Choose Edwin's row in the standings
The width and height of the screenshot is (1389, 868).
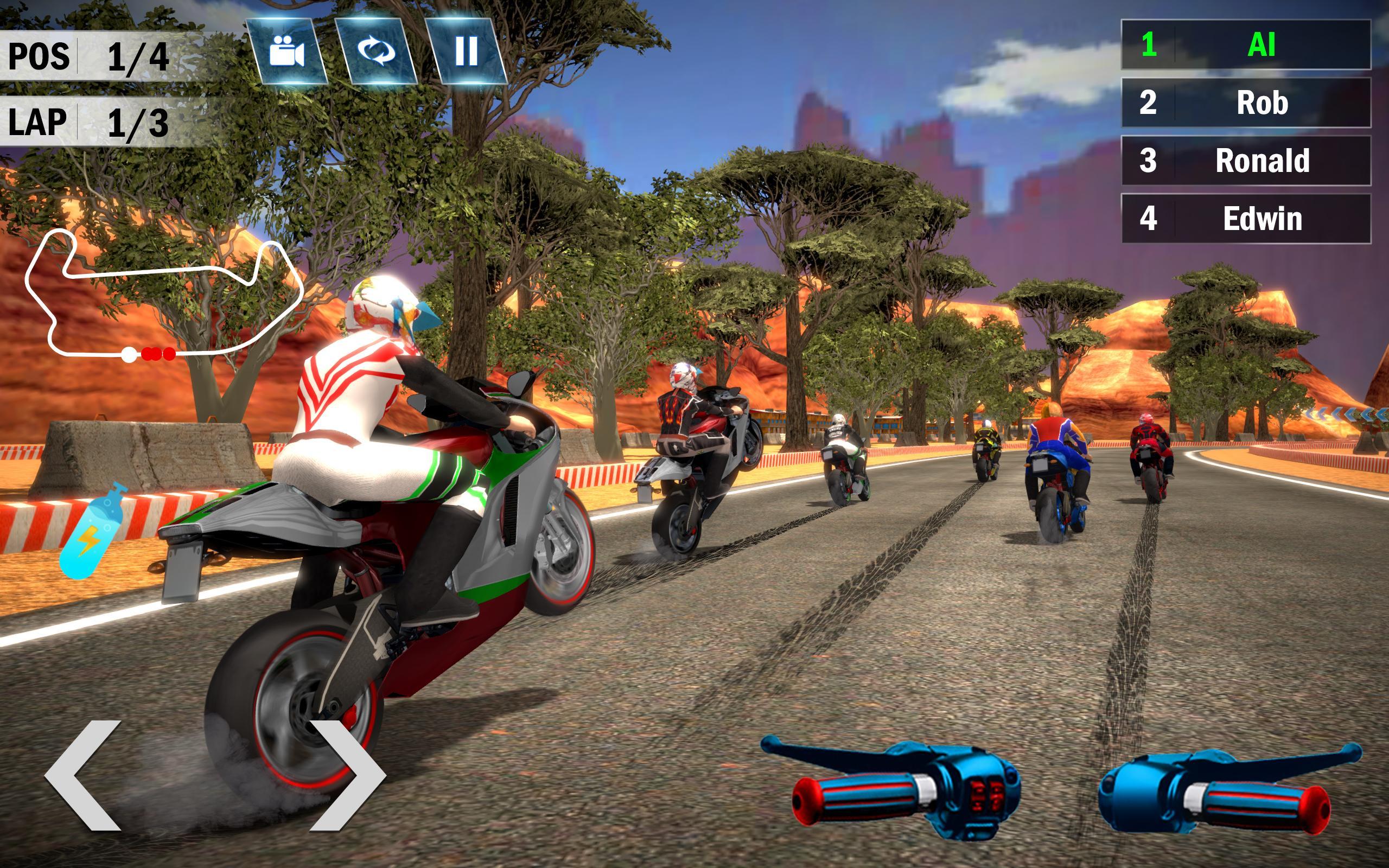tap(1246, 219)
